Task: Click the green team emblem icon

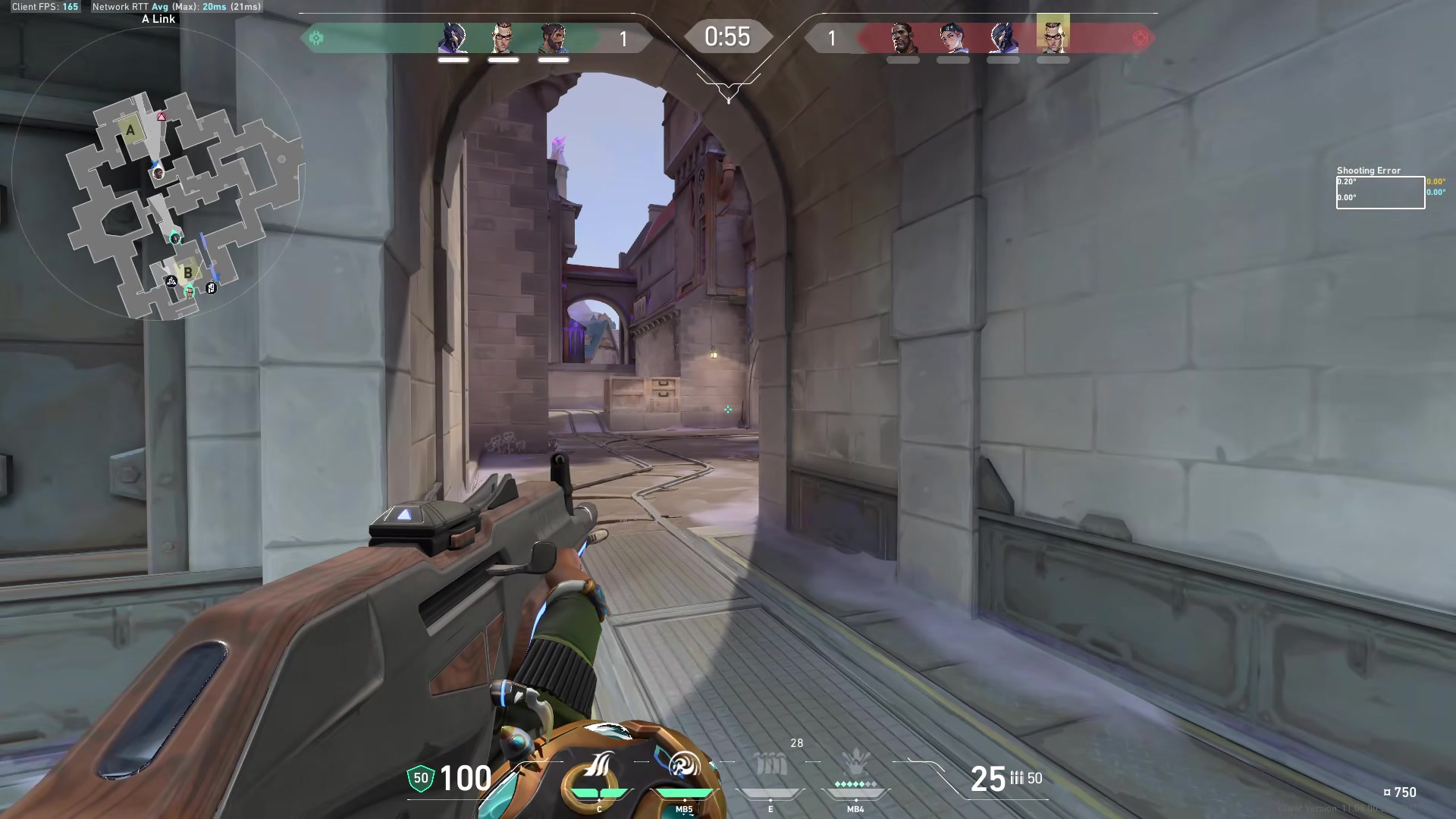Action: click(316, 38)
